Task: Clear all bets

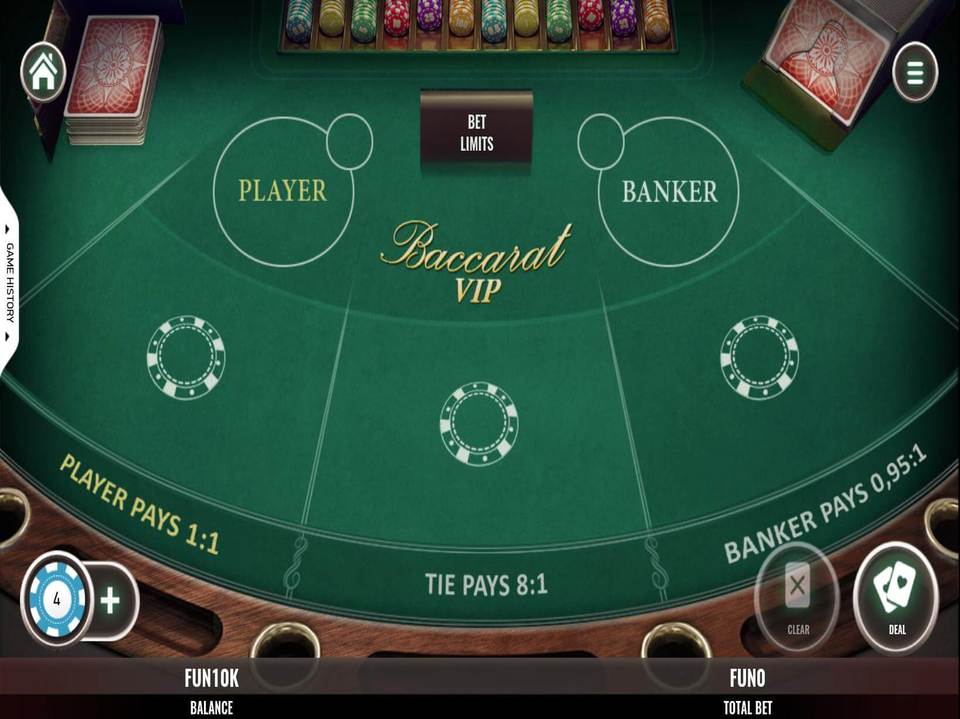Action: [797, 597]
